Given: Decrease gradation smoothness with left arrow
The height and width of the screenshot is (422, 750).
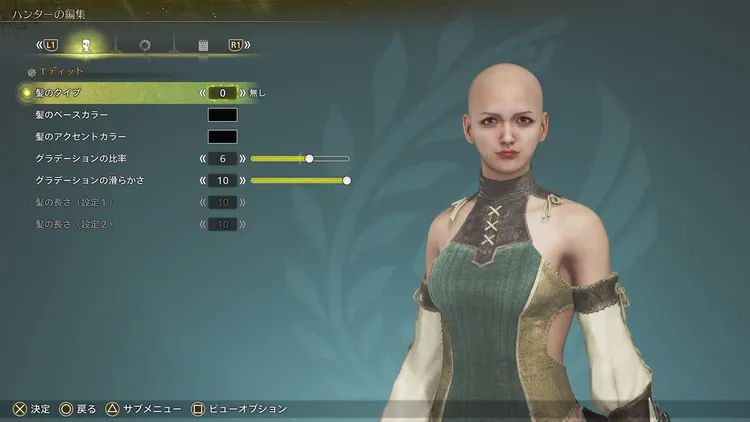Looking at the screenshot, I should tap(202, 181).
